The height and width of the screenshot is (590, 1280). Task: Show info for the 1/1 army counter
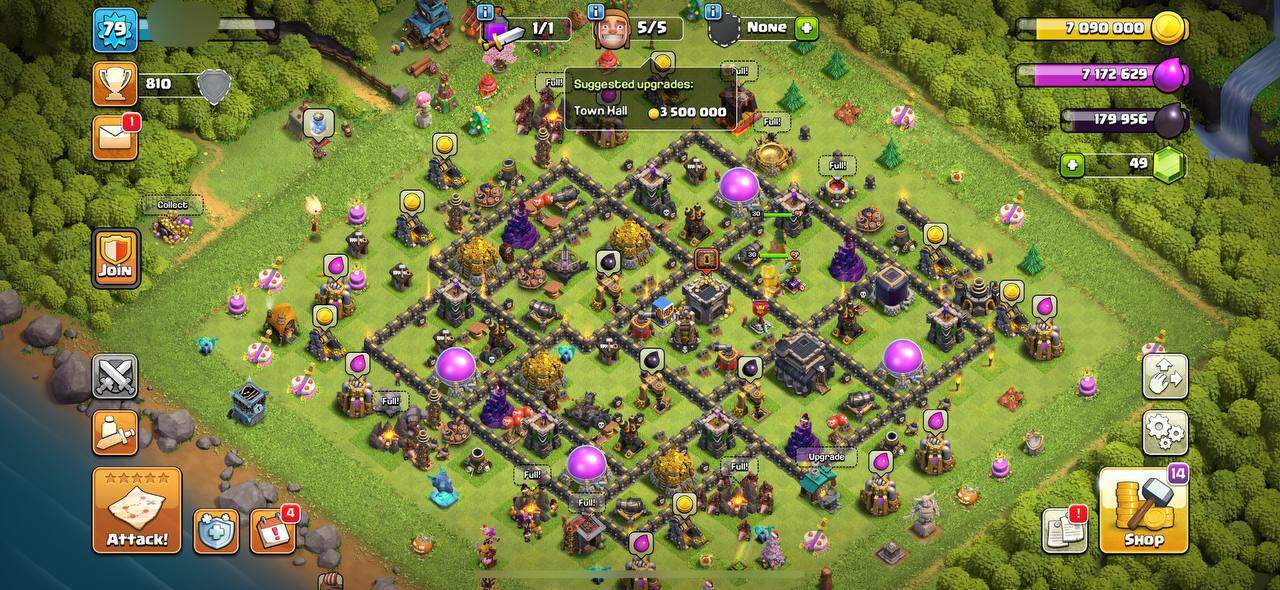(485, 11)
